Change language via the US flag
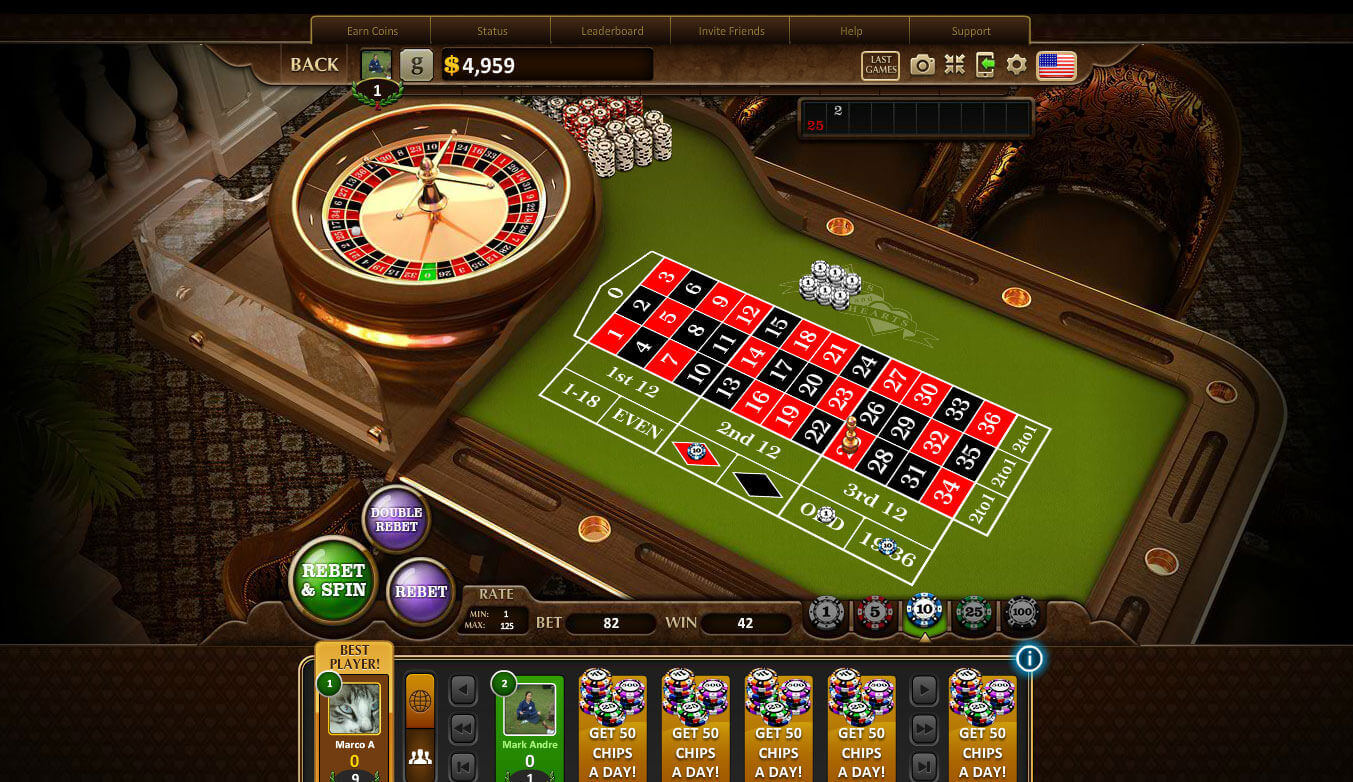Screen dimensions: 1353x782 [1056, 65]
